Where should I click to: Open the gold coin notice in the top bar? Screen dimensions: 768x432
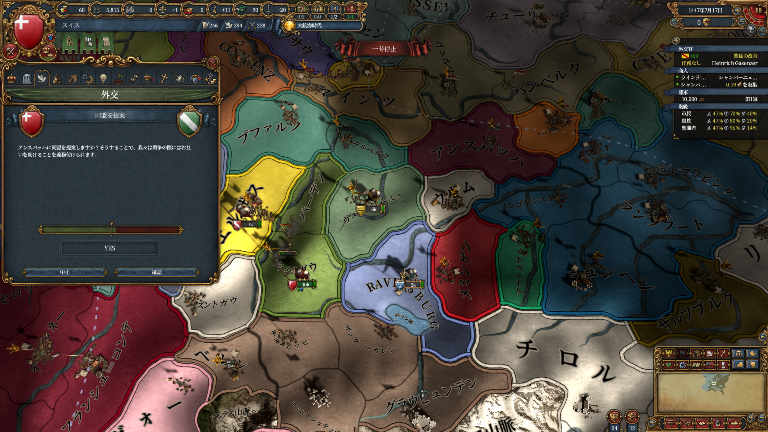coord(290,26)
